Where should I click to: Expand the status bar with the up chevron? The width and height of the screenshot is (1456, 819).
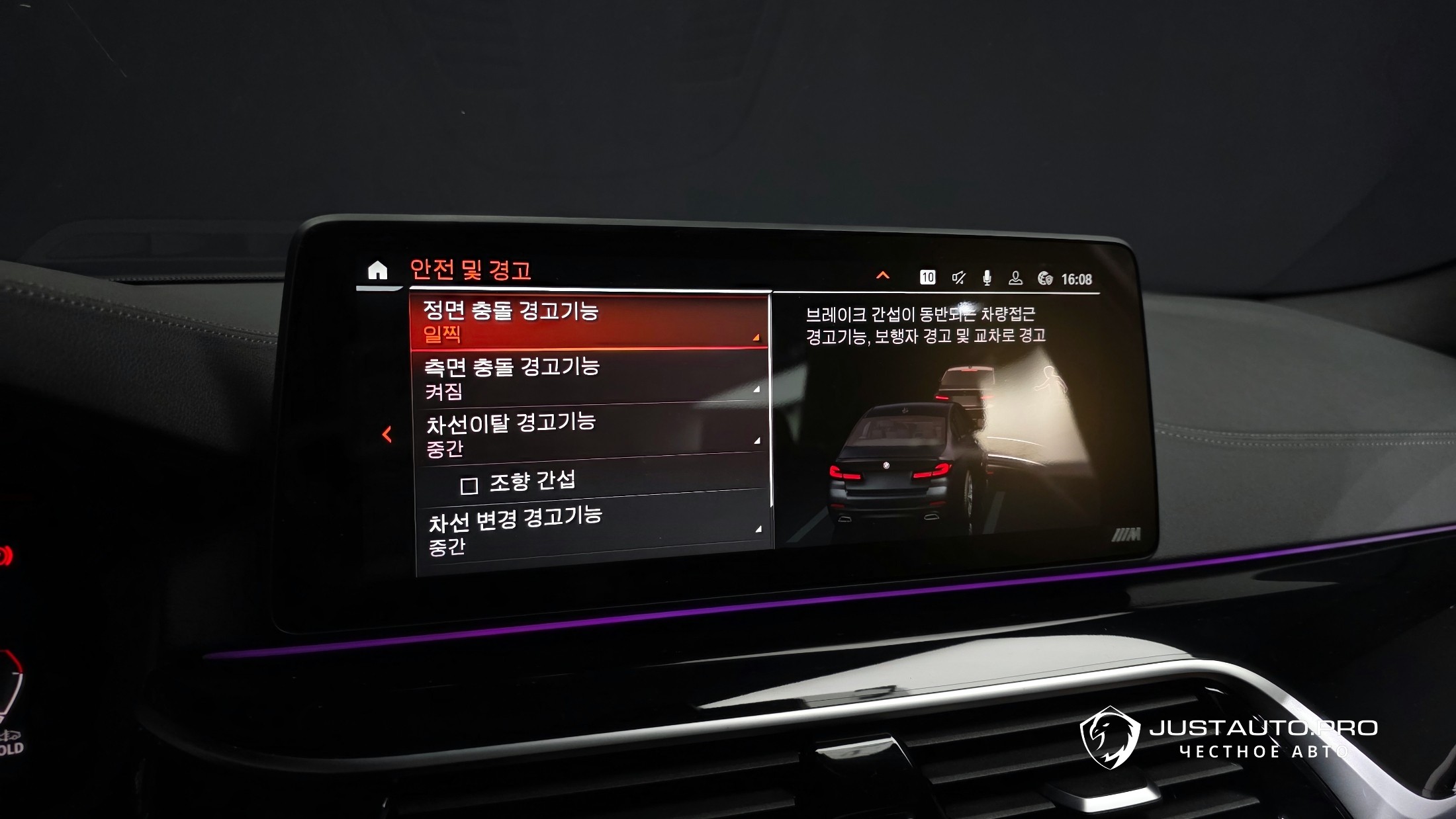pyautogui.click(x=883, y=275)
